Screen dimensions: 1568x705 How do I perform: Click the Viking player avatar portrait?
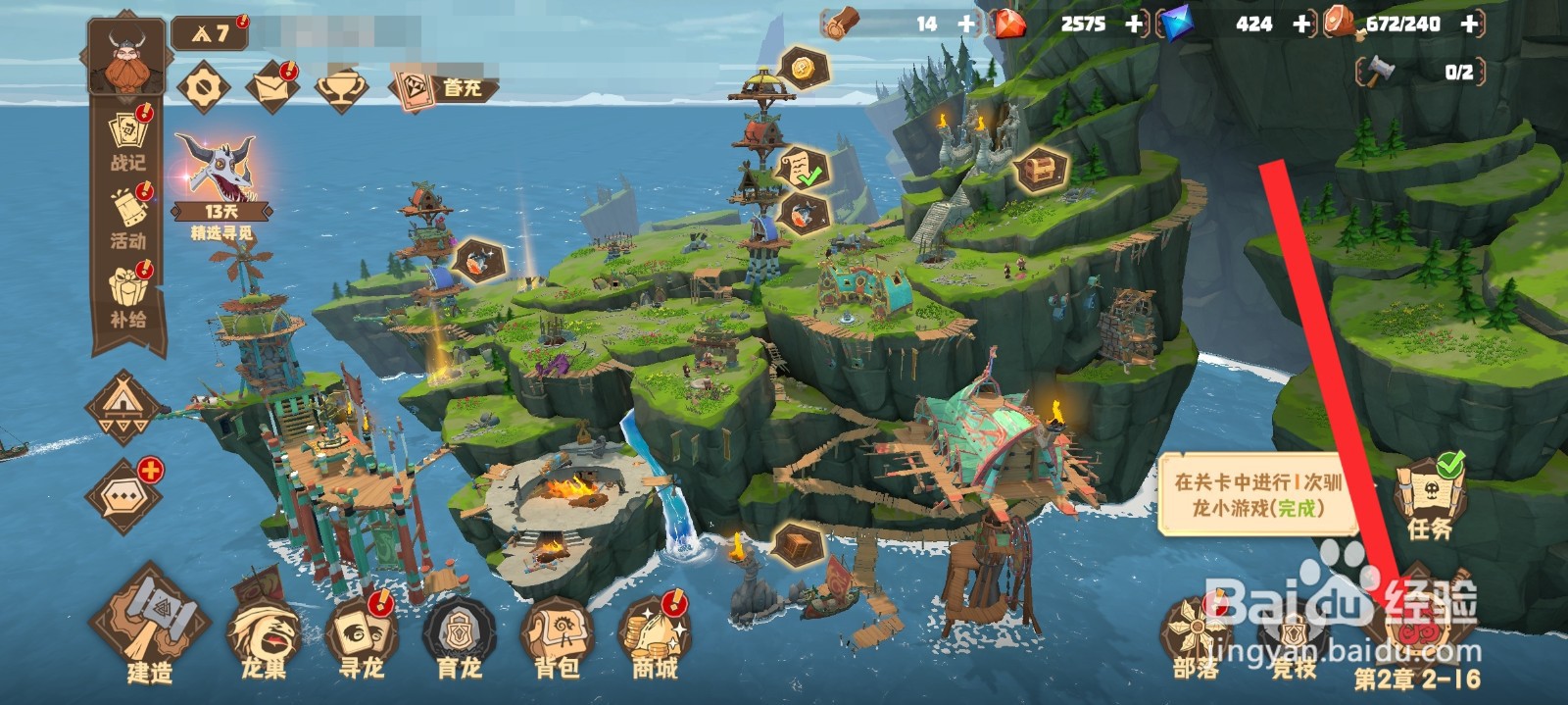pyautogui.click(x=127, y=57)
